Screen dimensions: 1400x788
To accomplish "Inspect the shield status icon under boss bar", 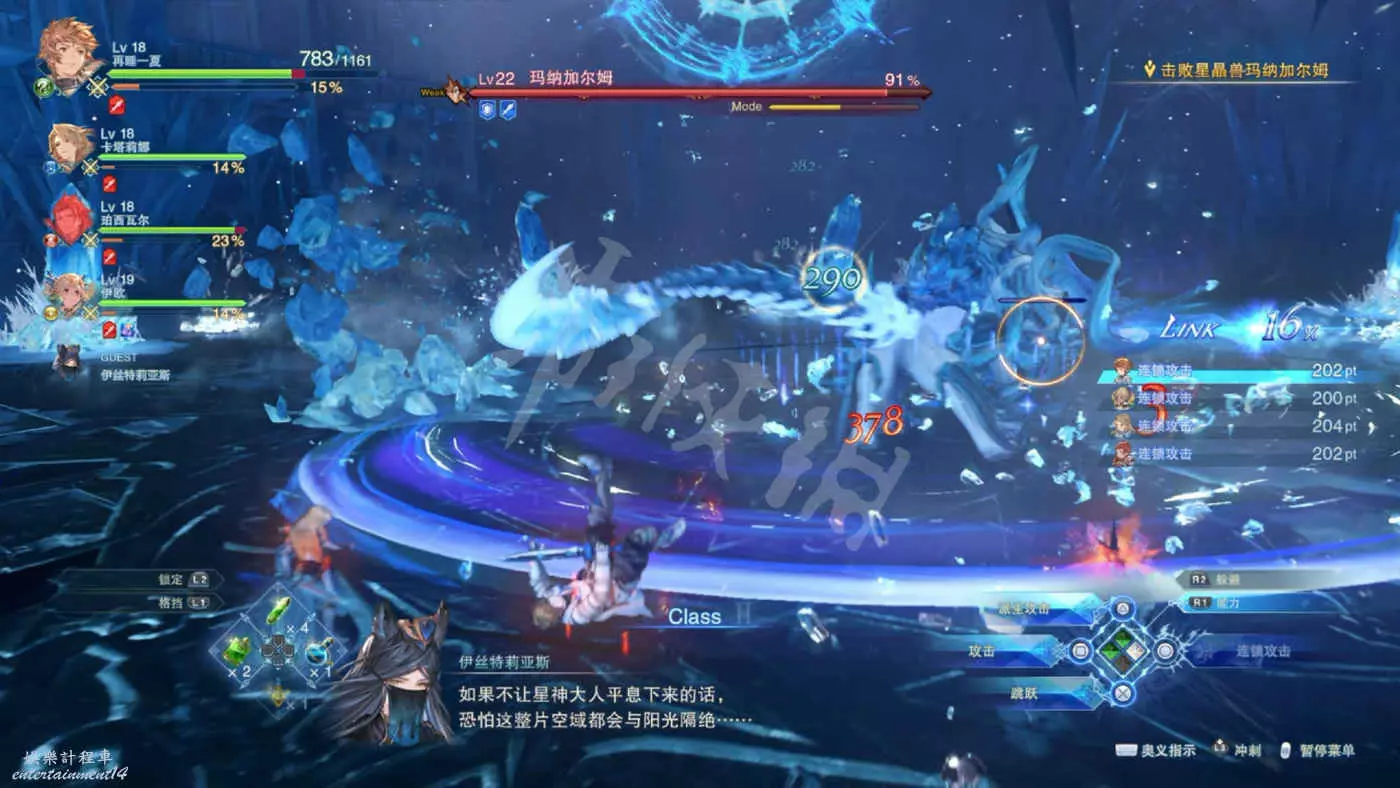I will pos(487,110).
